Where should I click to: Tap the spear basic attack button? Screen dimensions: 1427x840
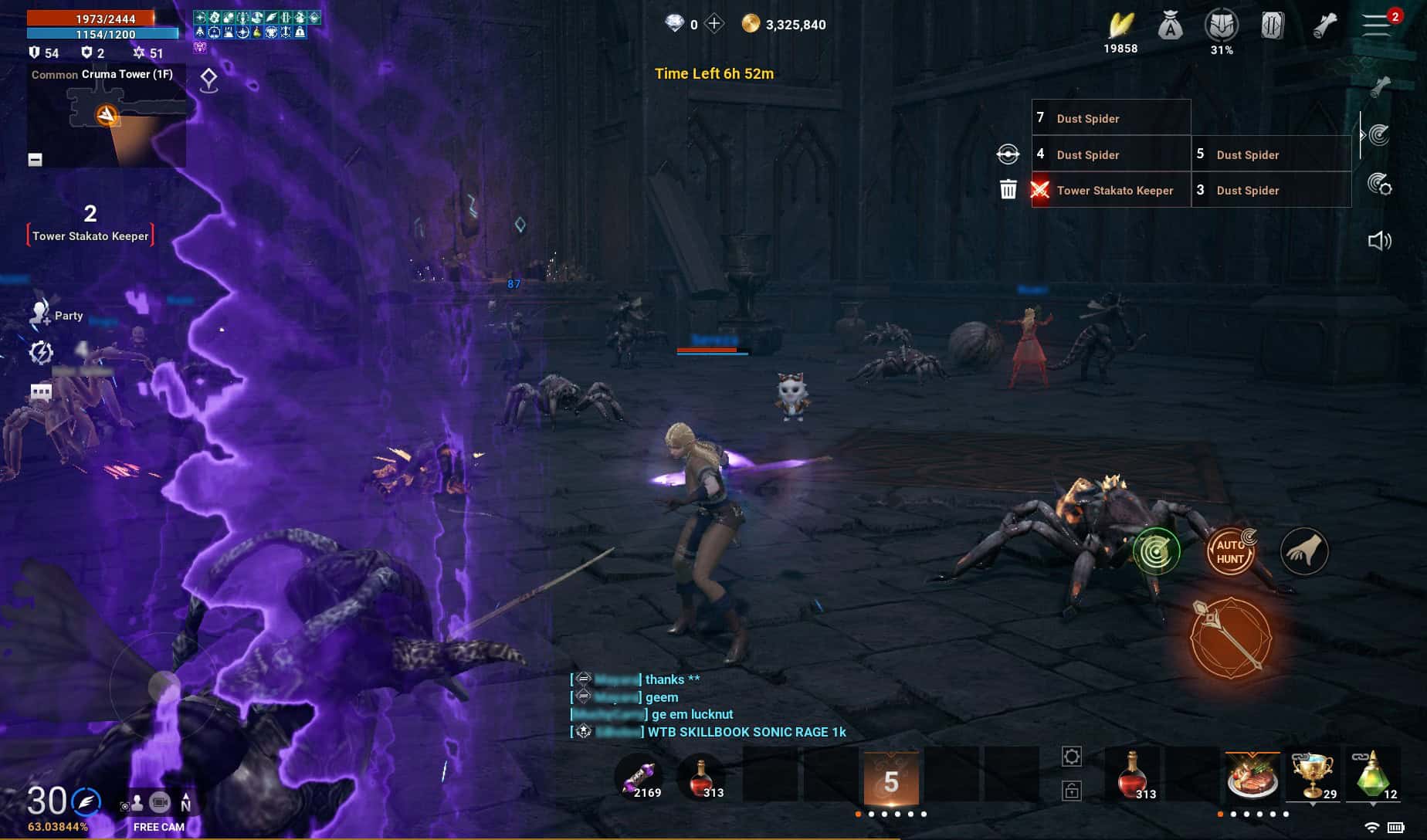(x=1230, y=638)
